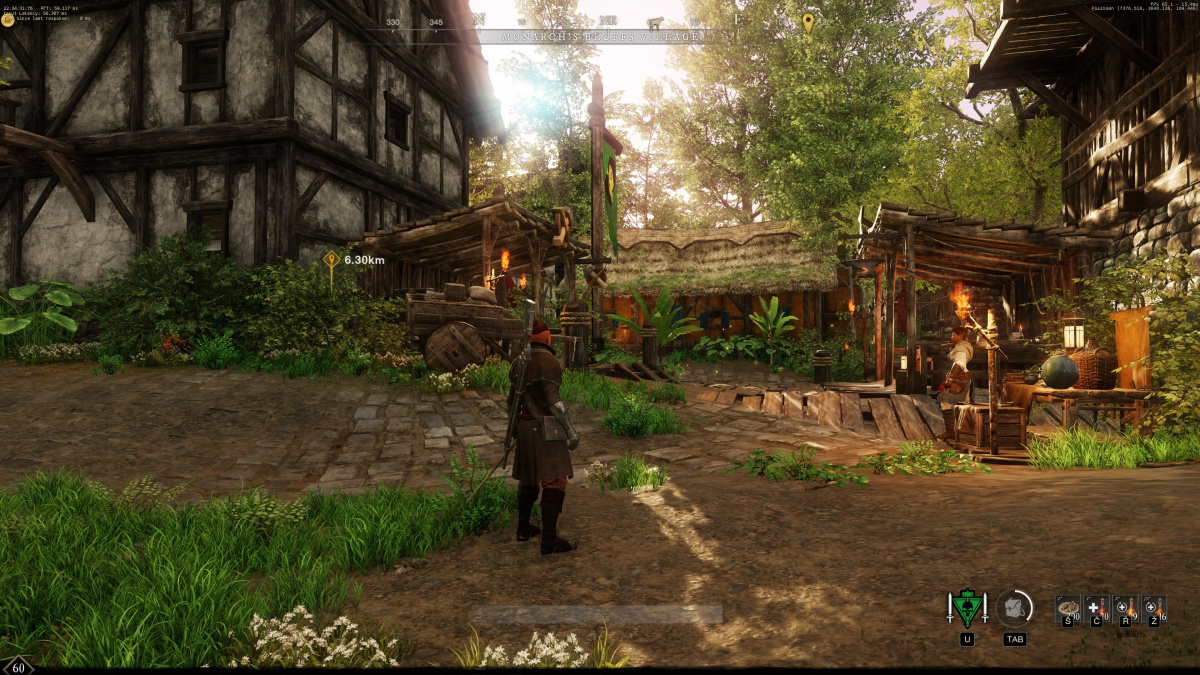Click the empty chat message bar

pos(596,614)
